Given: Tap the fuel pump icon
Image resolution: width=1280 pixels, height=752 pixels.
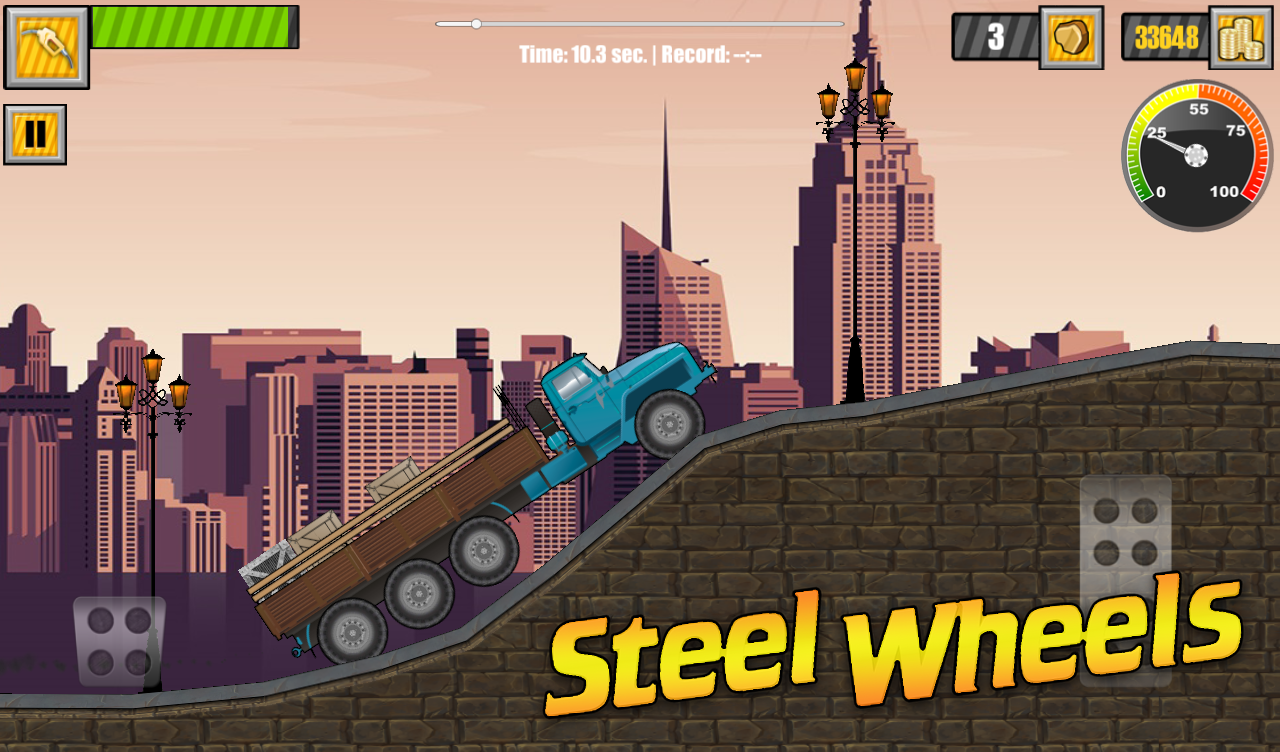Looking at the screenshot, I should 46,47.
